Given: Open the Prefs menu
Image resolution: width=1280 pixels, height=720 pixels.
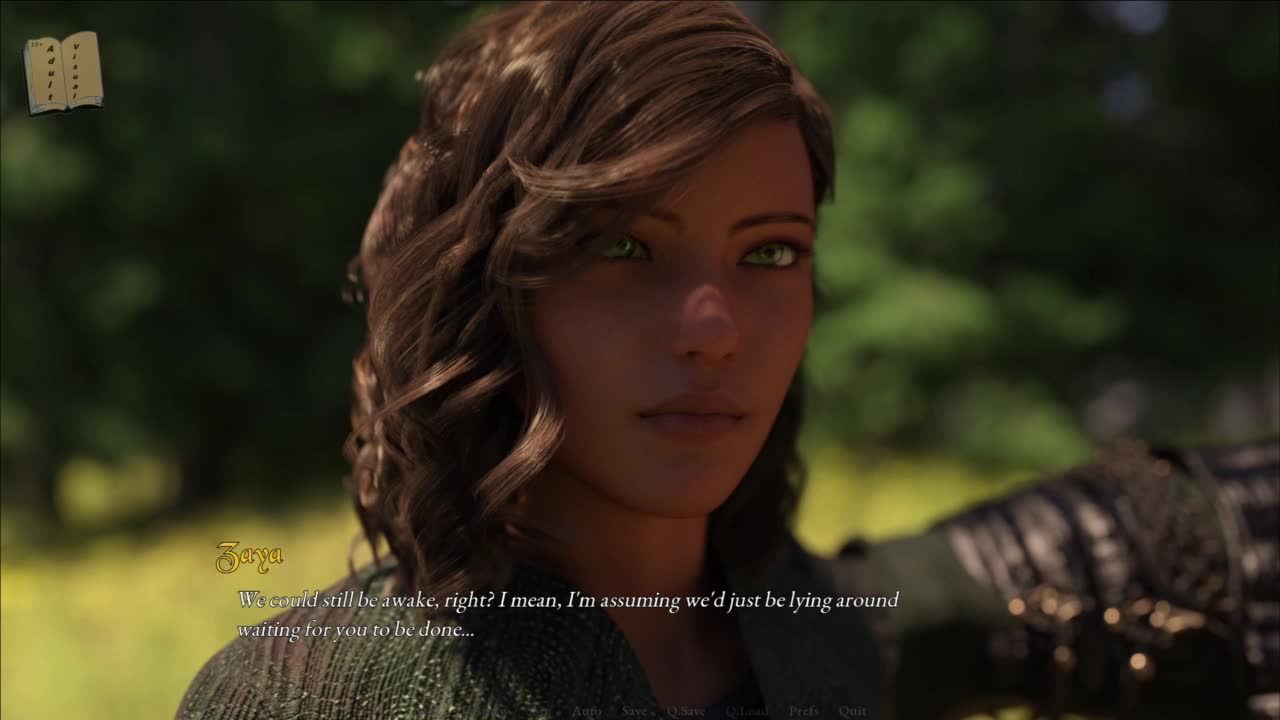Looking at the screenshot, I should point(803,711).
